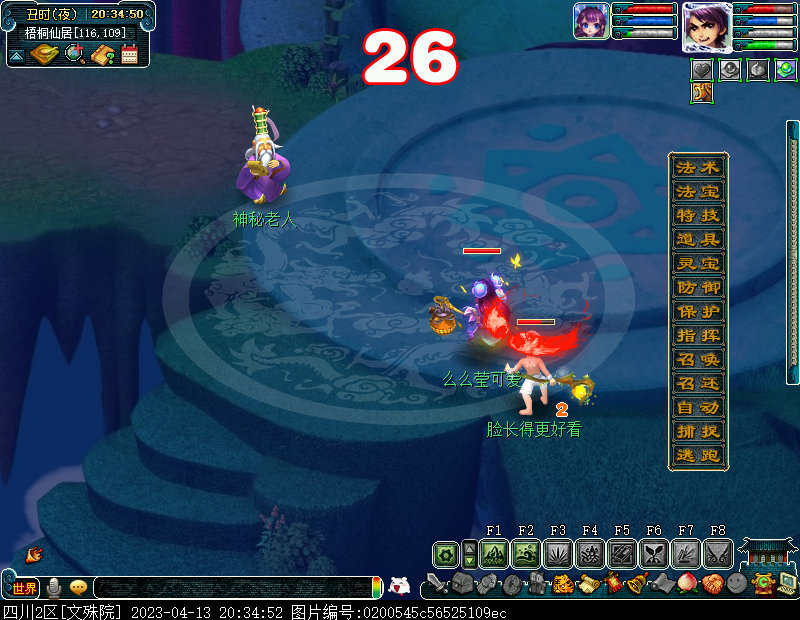Screen dimensions: 800x620
Task: Click the green gear button beside the hotbar
Action: [x=446, y=554]
